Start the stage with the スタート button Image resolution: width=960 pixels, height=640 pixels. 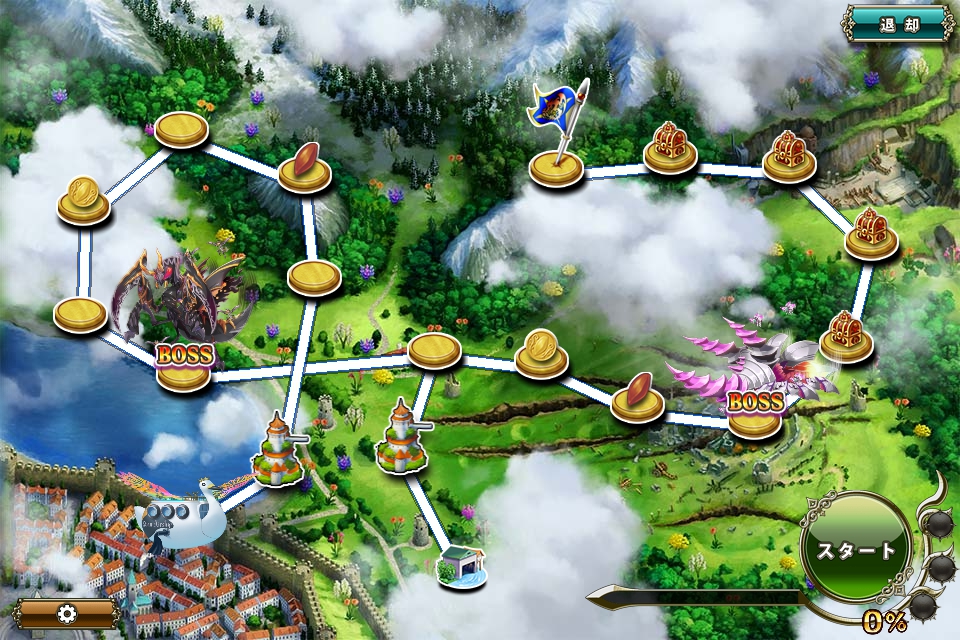coord(857,549)
